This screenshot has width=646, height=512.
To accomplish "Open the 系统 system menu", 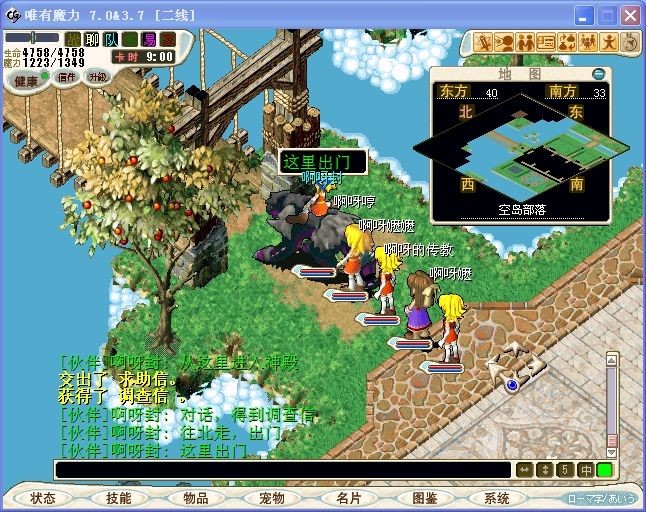I will point(497,497).
